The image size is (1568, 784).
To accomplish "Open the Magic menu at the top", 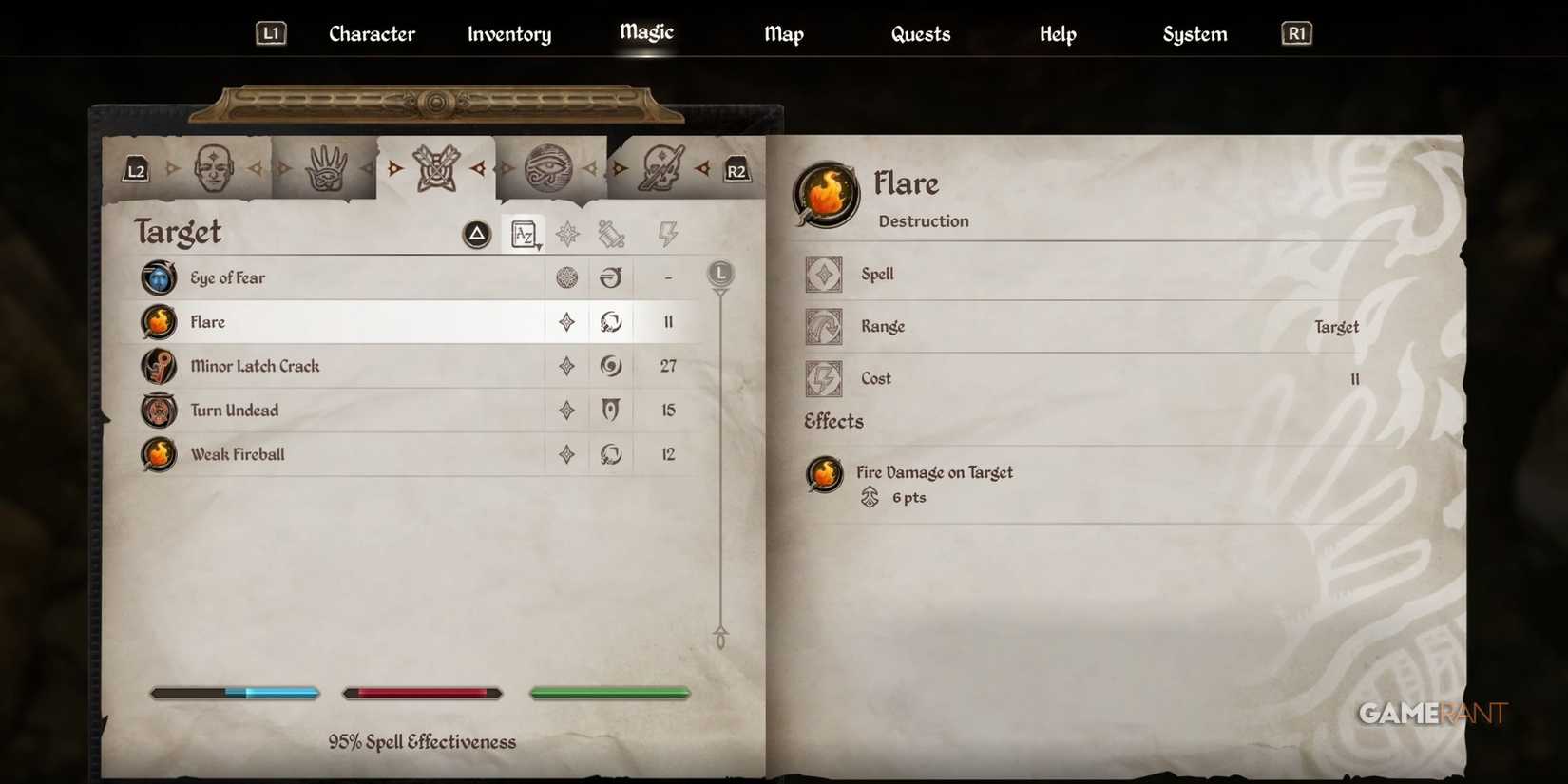I will (x=645, y=33).
